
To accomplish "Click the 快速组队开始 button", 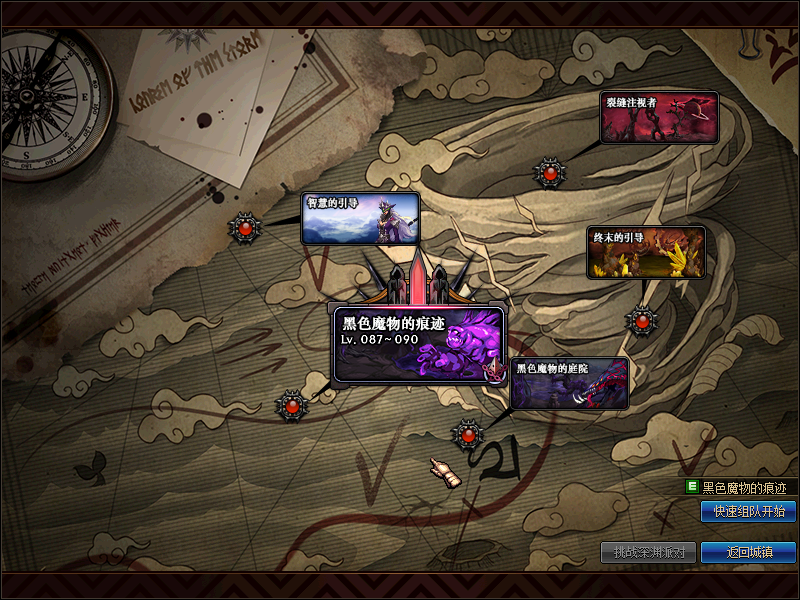I will point(748,512).
